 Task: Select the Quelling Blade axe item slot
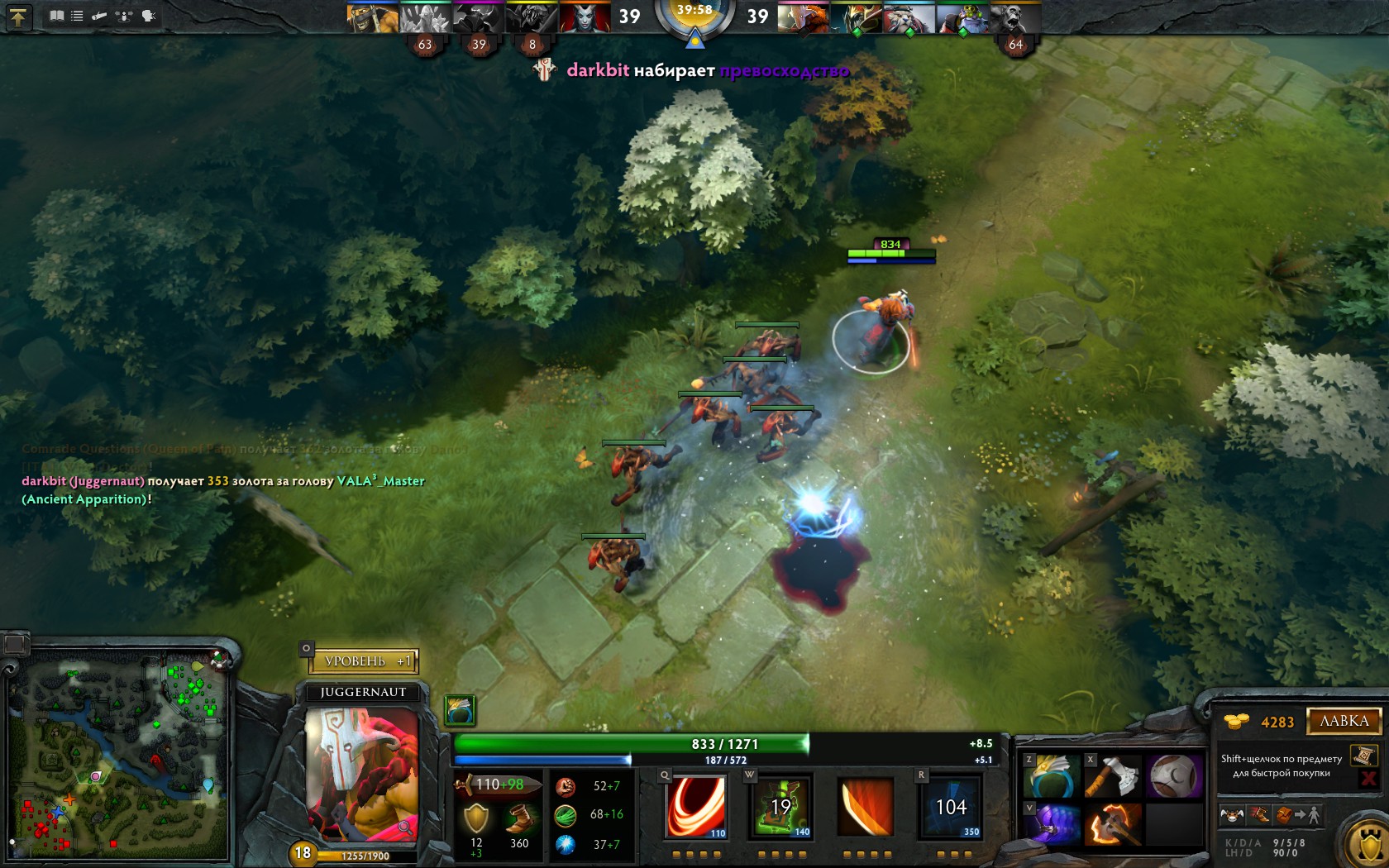pyautogui.click(x=1113, y=776)
